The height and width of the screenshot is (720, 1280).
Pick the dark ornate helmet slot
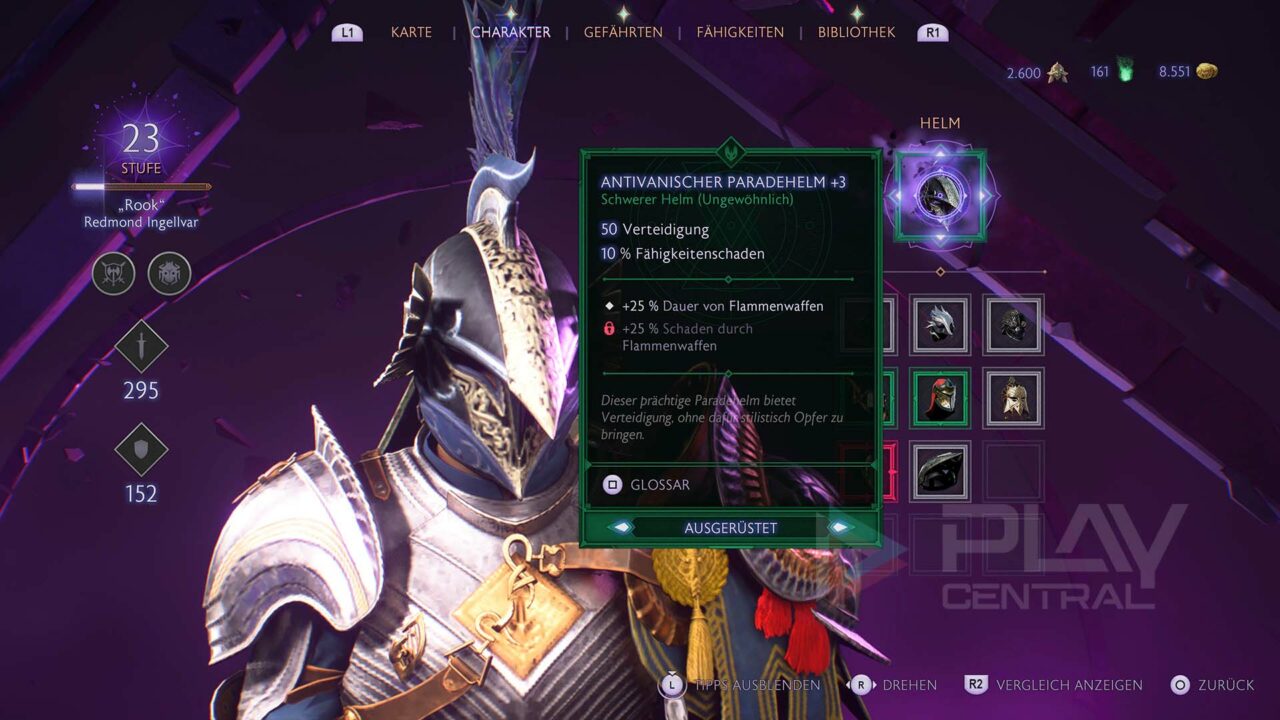pyautogui.click(x=1013, y=324)
